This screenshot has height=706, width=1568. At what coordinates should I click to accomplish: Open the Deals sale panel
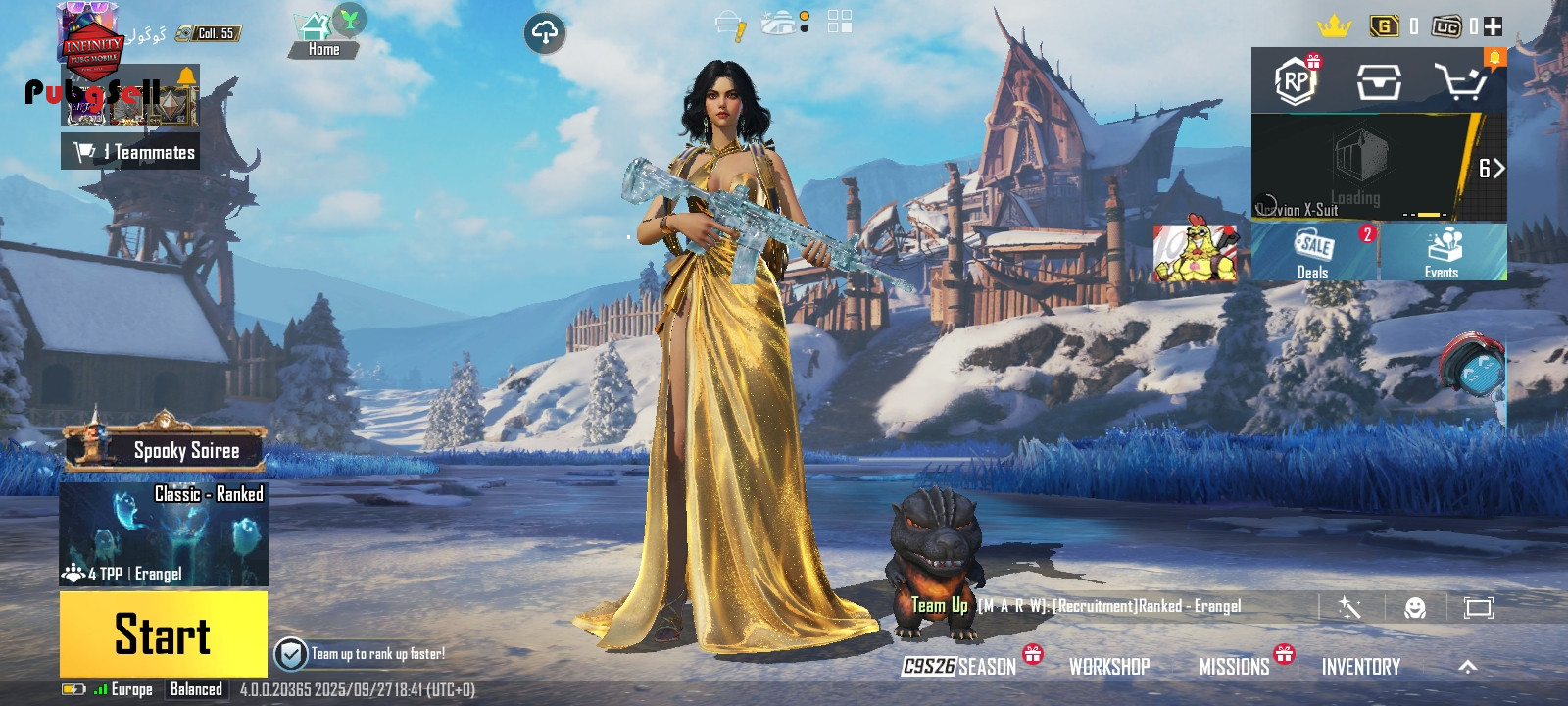[x=1314, y=253]
